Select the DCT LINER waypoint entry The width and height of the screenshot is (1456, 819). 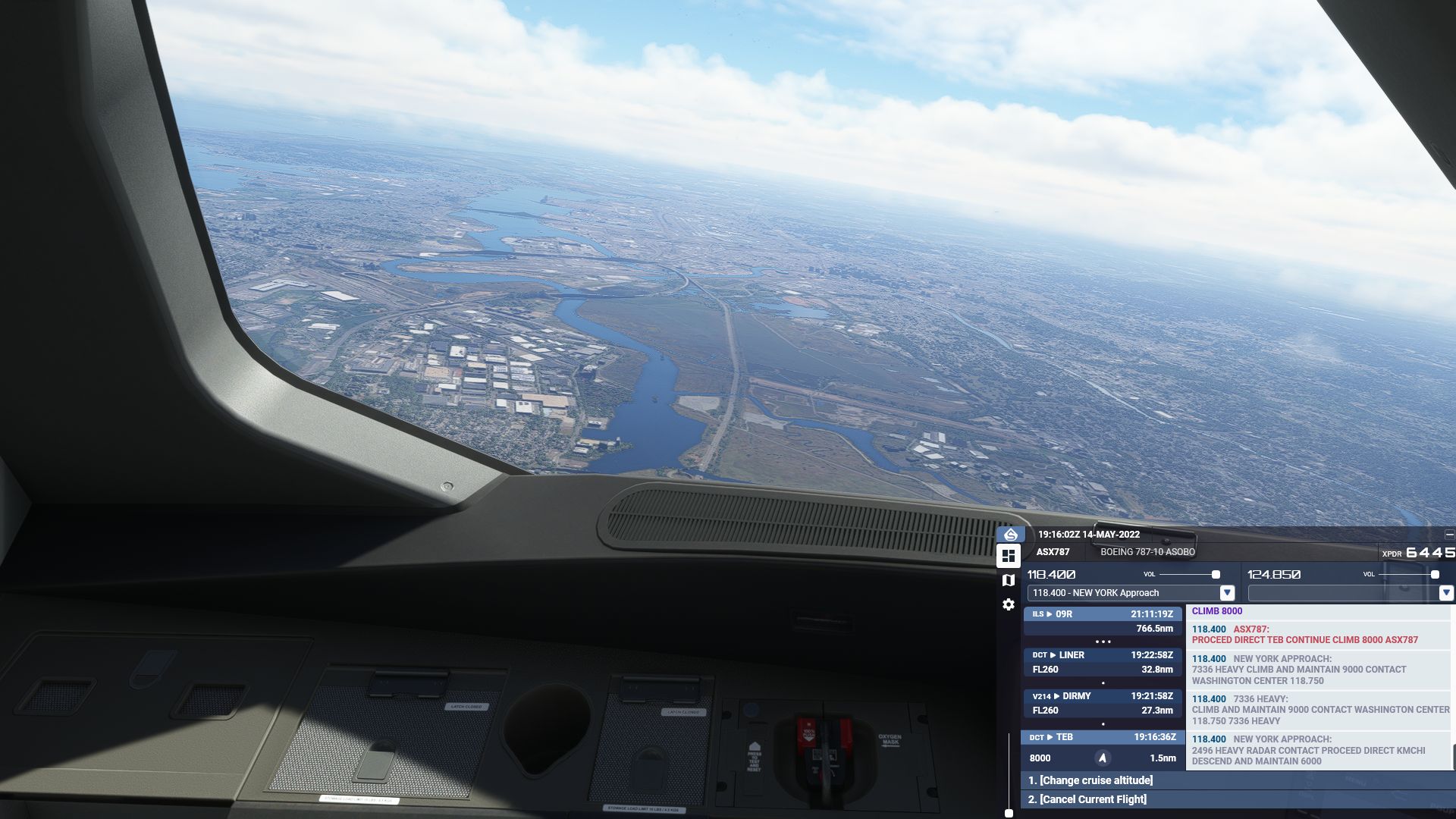(x=1103, y=662)
